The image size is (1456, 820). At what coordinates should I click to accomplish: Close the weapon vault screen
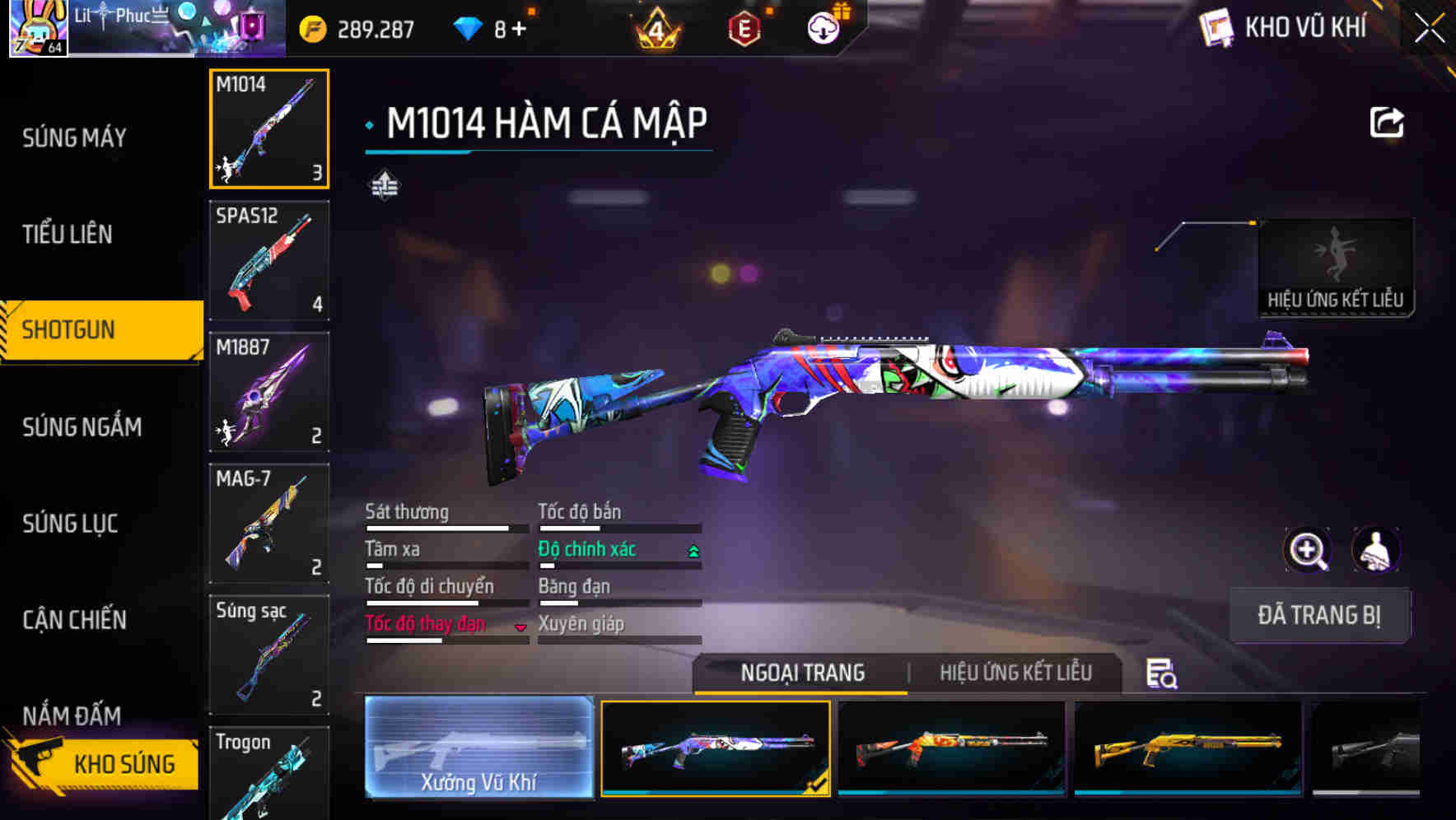tap(1429, 29)
